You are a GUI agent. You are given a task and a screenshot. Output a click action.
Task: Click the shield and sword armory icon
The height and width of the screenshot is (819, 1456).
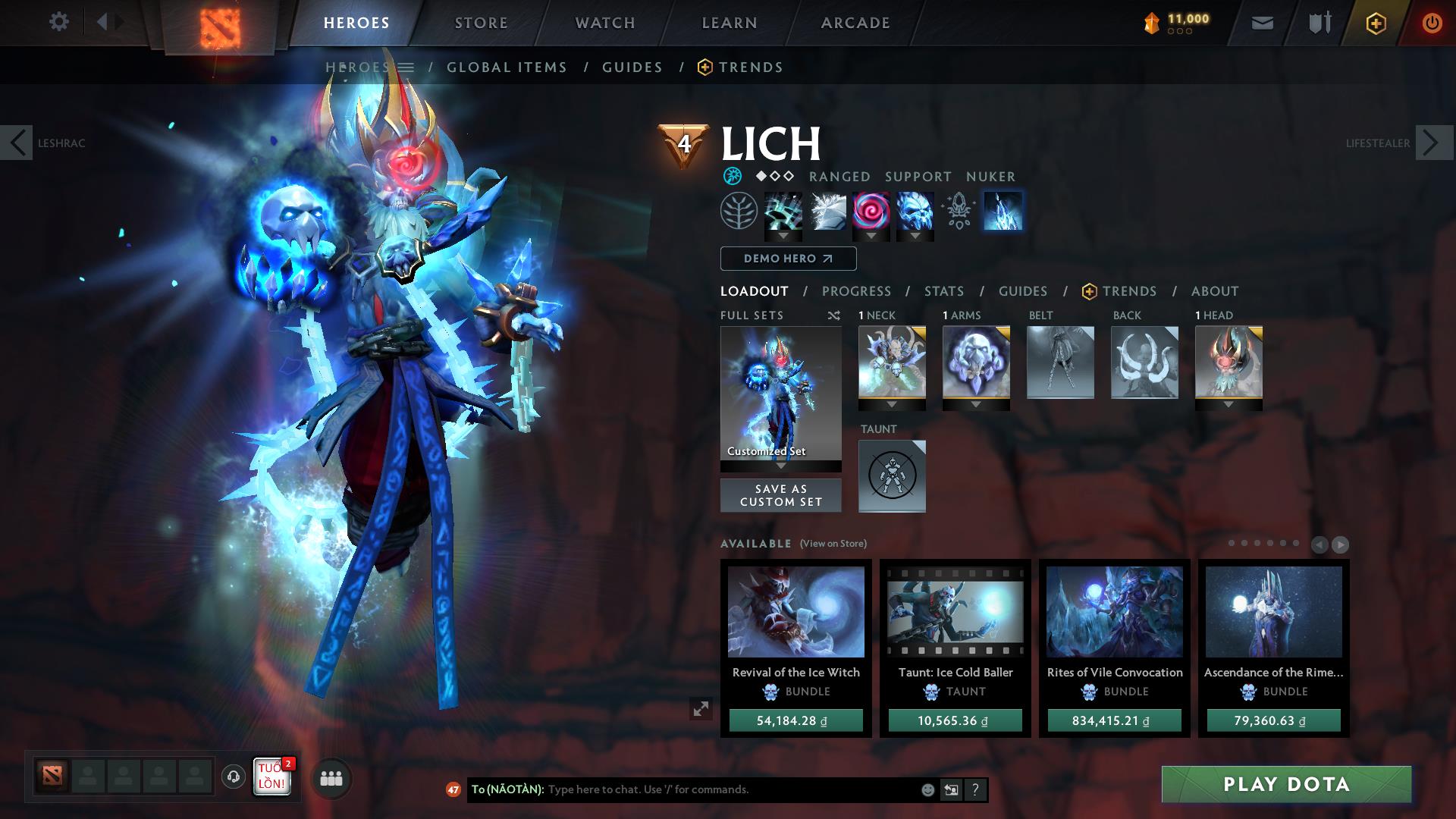(x=1317, y=23)
